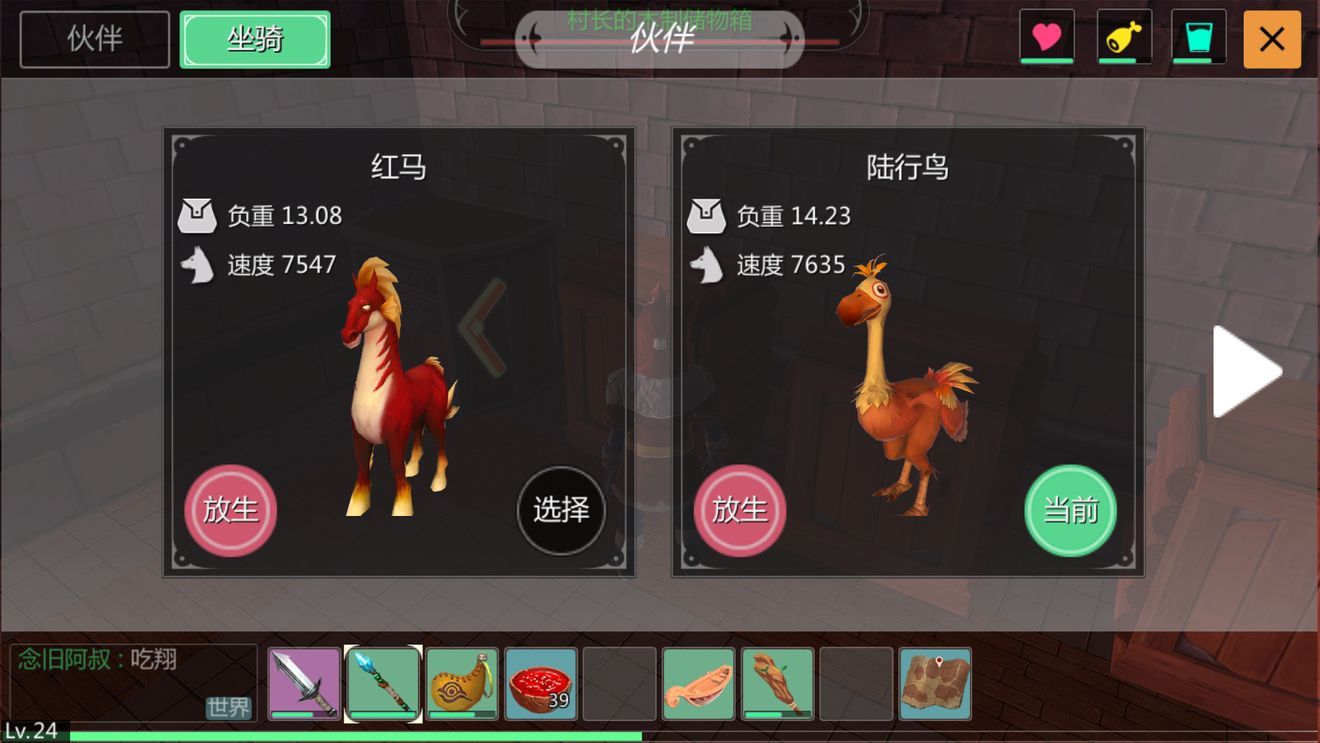The width and height of the screenshot is (1320, 743).
Task: Release the 陆行鸟 bird with 放生
Action: [x=740, y=510]
